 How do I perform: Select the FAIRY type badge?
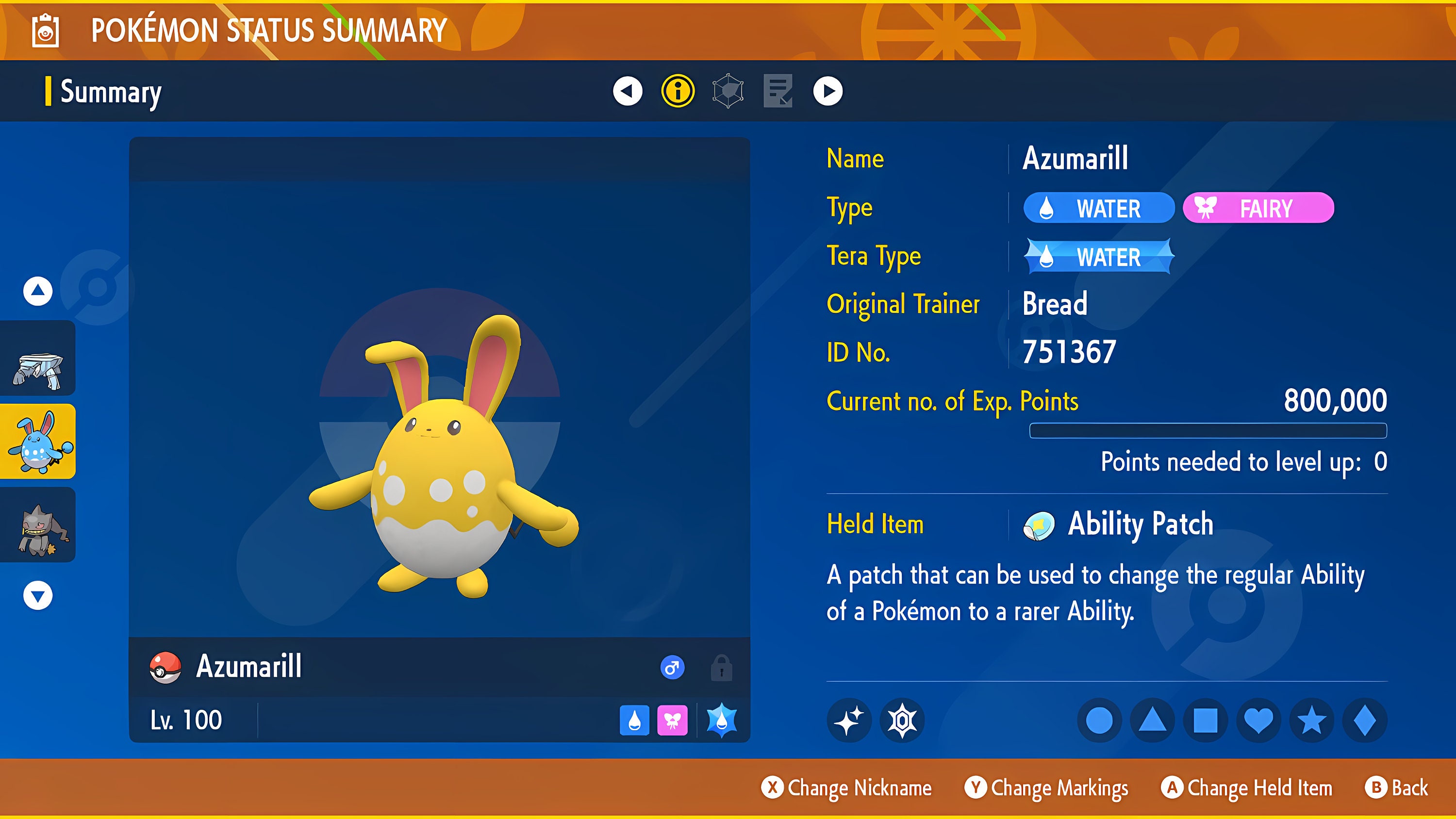1258,208
